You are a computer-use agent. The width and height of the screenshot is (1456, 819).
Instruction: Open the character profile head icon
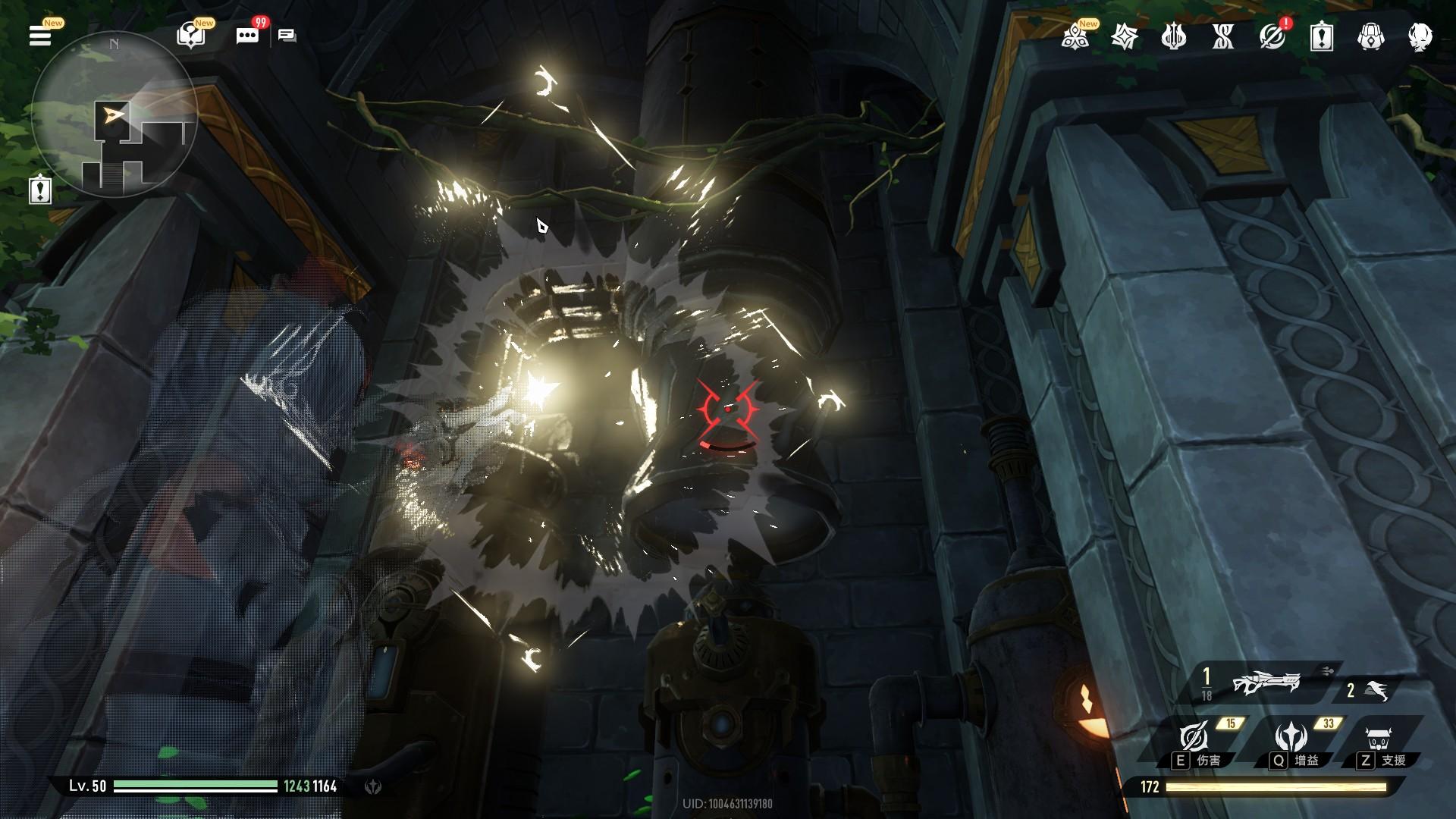[x=1420, y=36]
